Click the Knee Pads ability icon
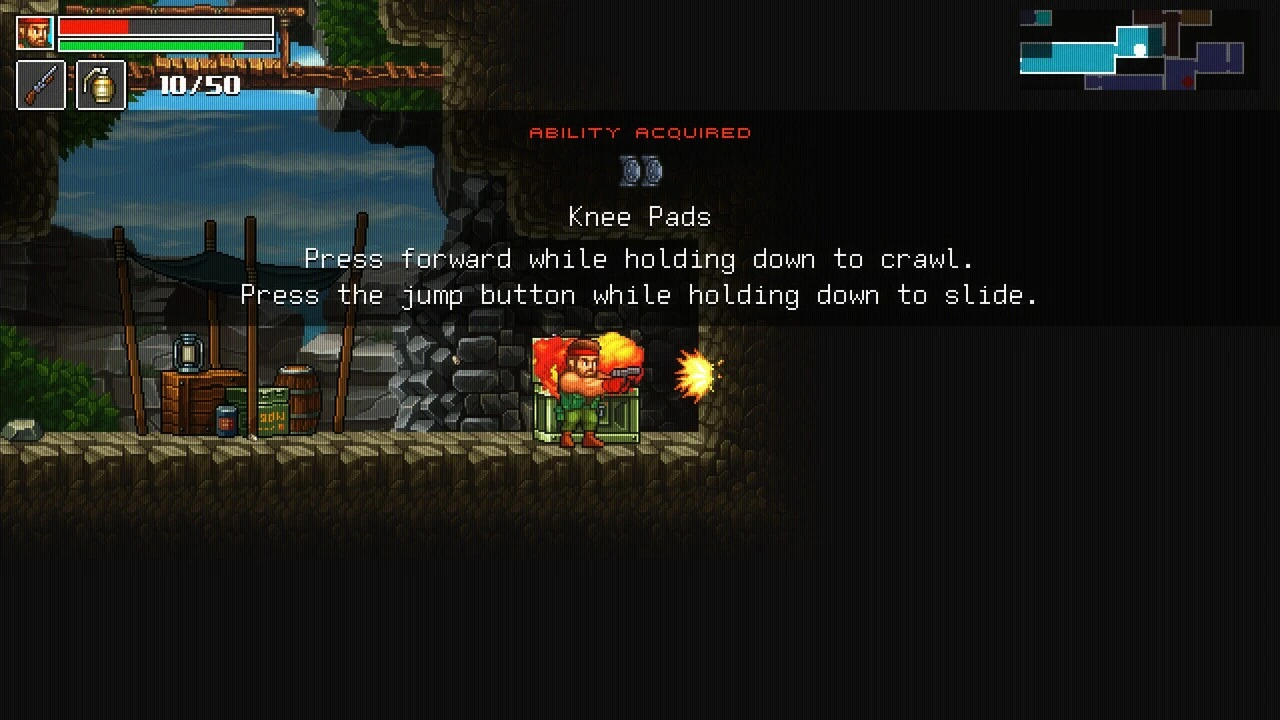Screen dimensions: 1280x720 [x=640, y=171]
